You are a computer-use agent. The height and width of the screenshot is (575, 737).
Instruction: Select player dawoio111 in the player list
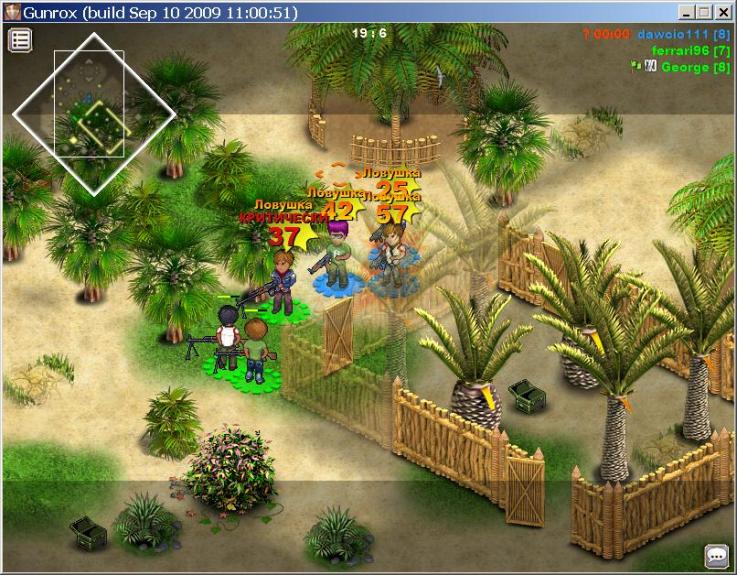(x=686, y=35)
